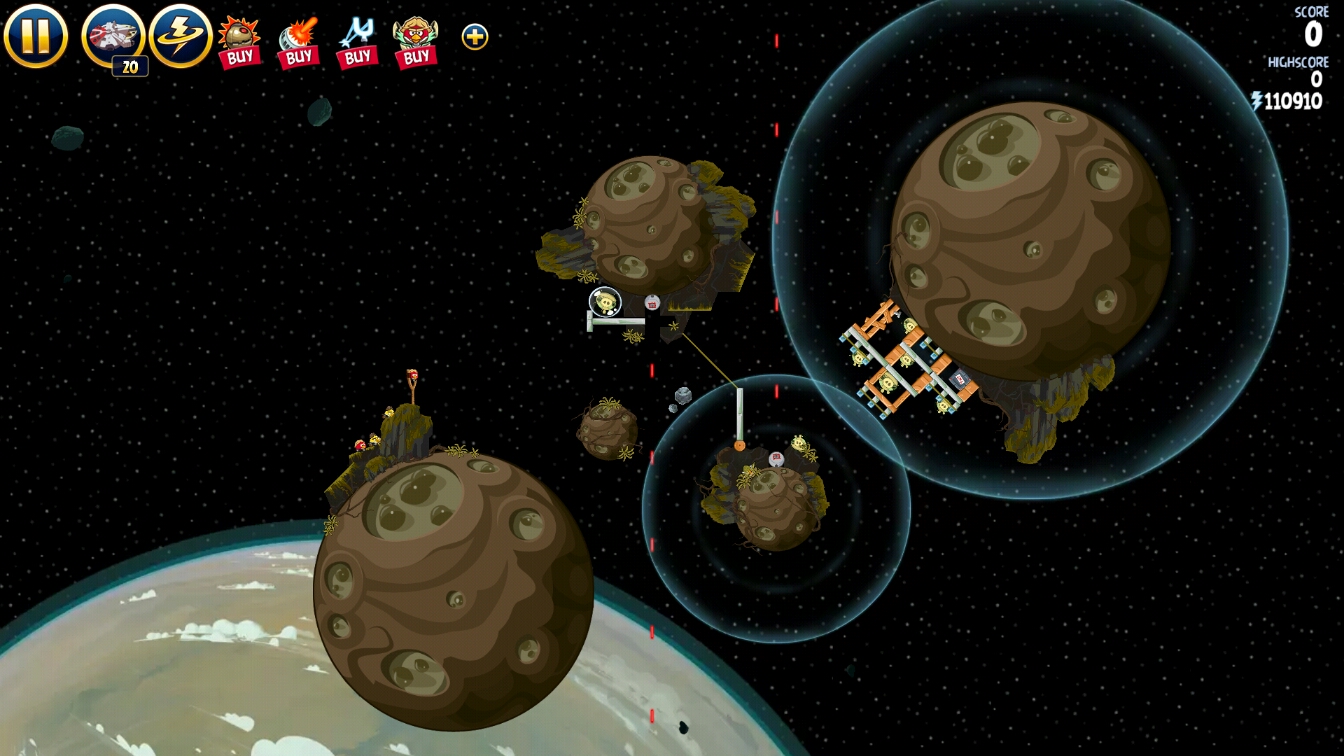Buy the pilot-helmet red bird power-up
The height and width of the screenshot is (756, 1344).
pyautogui.click(x=415, y=42)
